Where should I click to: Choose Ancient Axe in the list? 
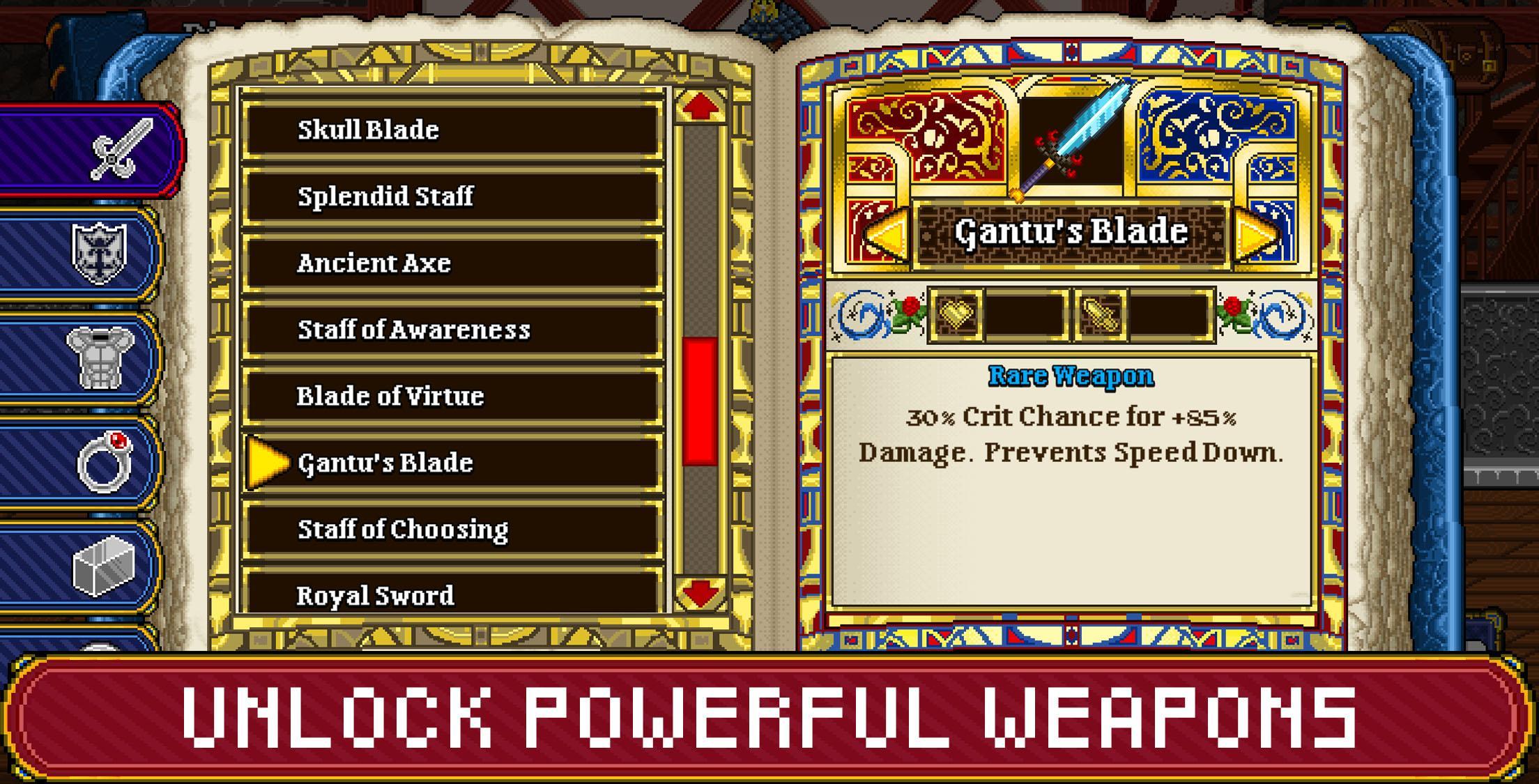point(453,263)
